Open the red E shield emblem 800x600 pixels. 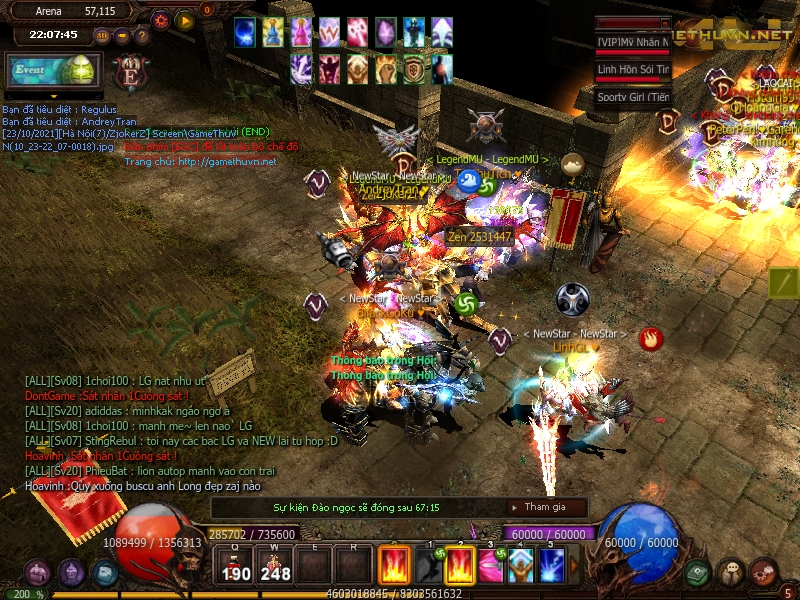pos(129,72)
